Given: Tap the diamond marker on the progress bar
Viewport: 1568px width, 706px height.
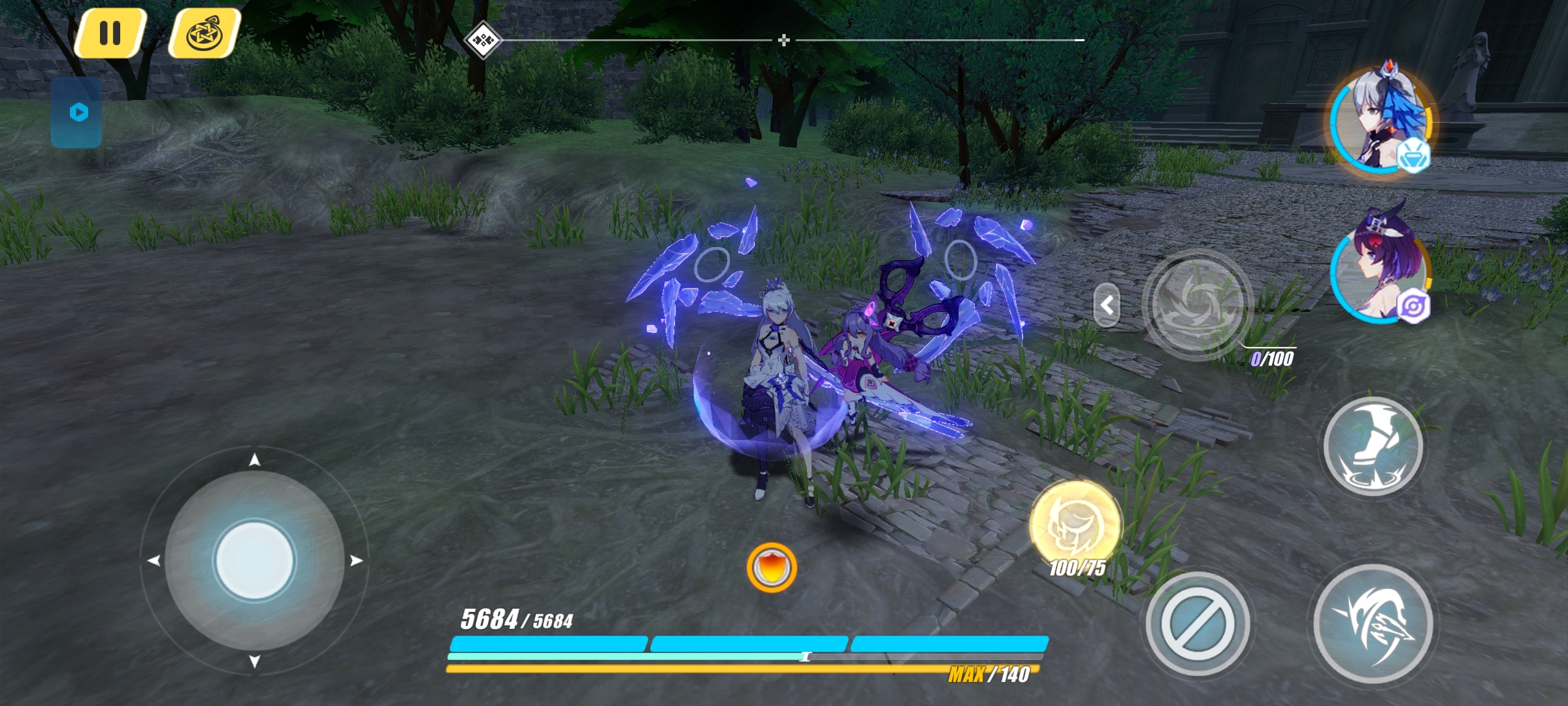Looking at the screenshot, I should (x=482, y=40).
